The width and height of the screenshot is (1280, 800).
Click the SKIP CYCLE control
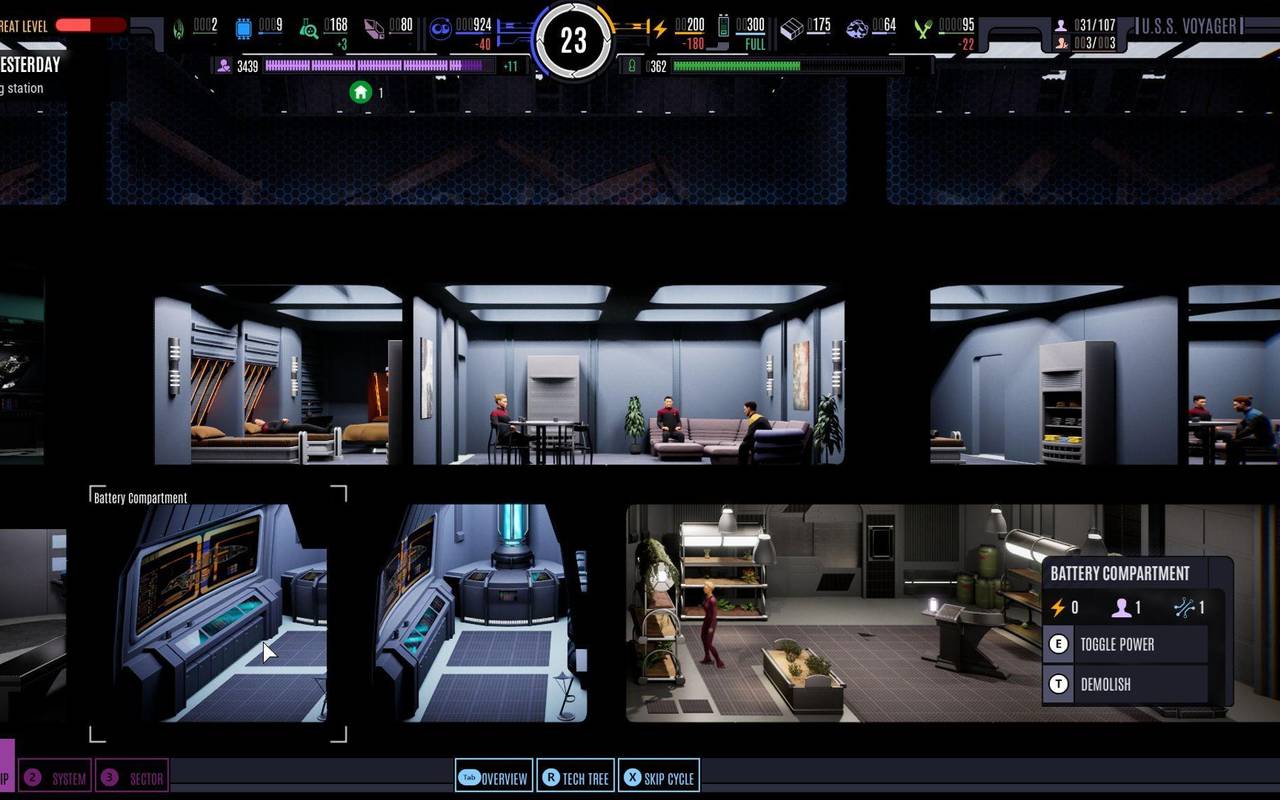[x=659, y=776]
